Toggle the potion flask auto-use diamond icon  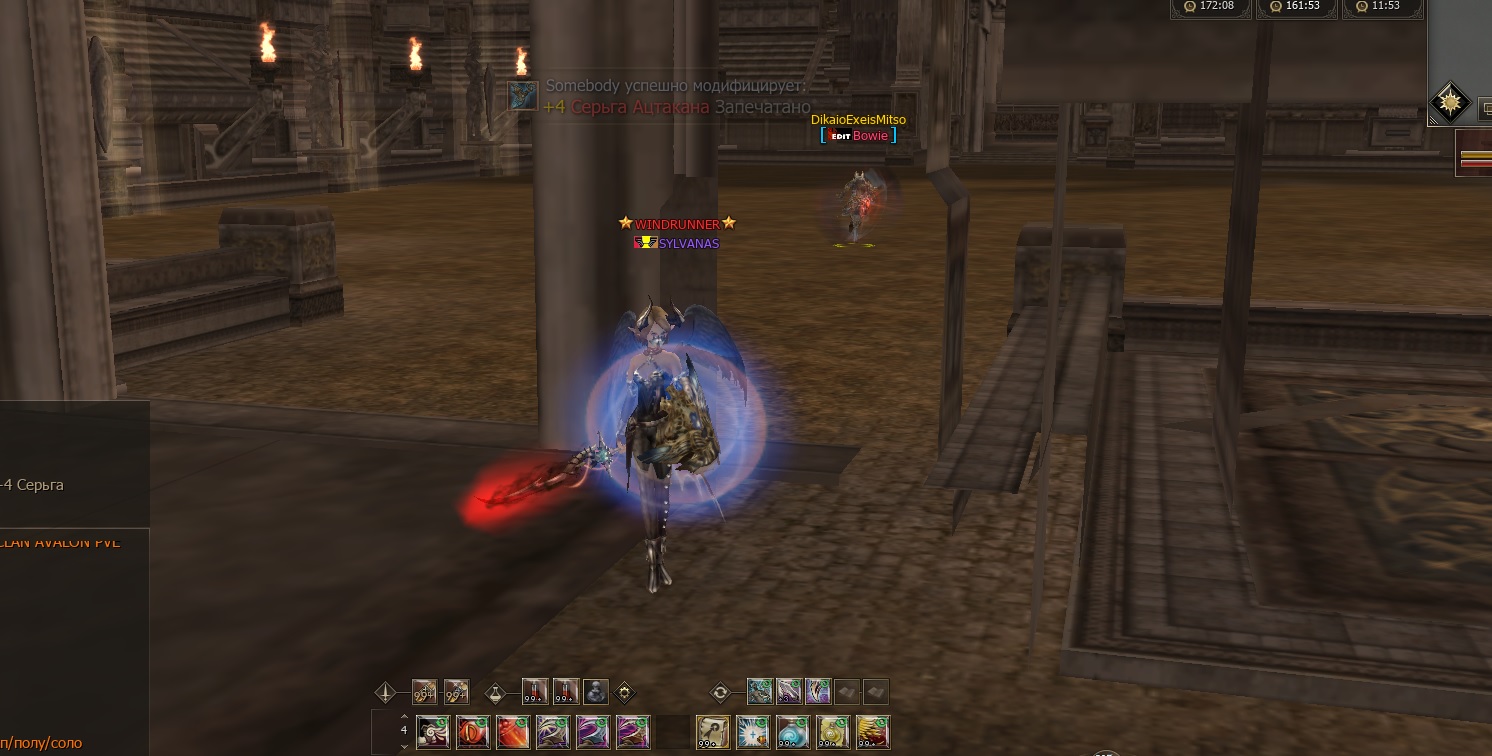point(495,692)
